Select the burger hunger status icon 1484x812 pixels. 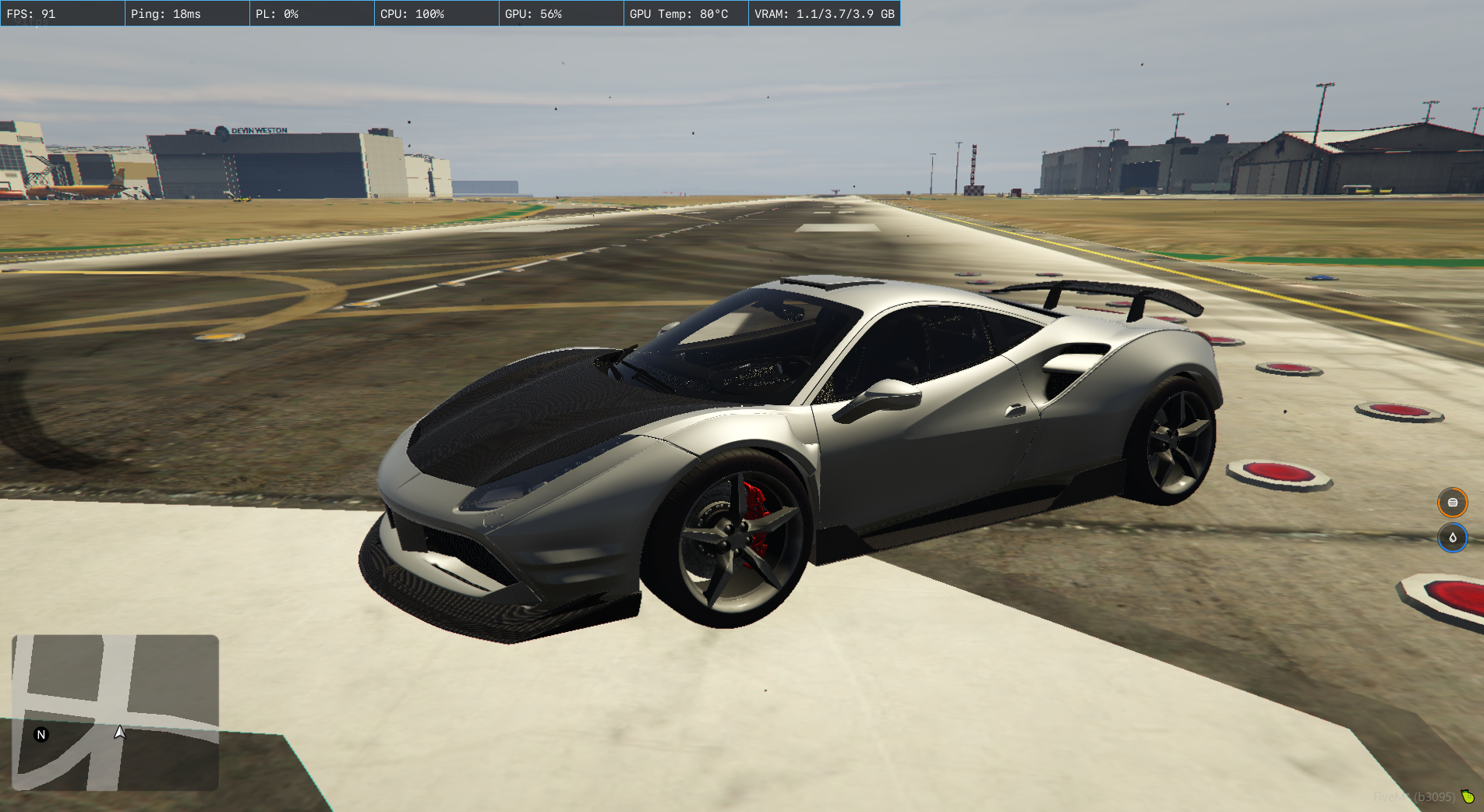click(x=1452, y=503)
